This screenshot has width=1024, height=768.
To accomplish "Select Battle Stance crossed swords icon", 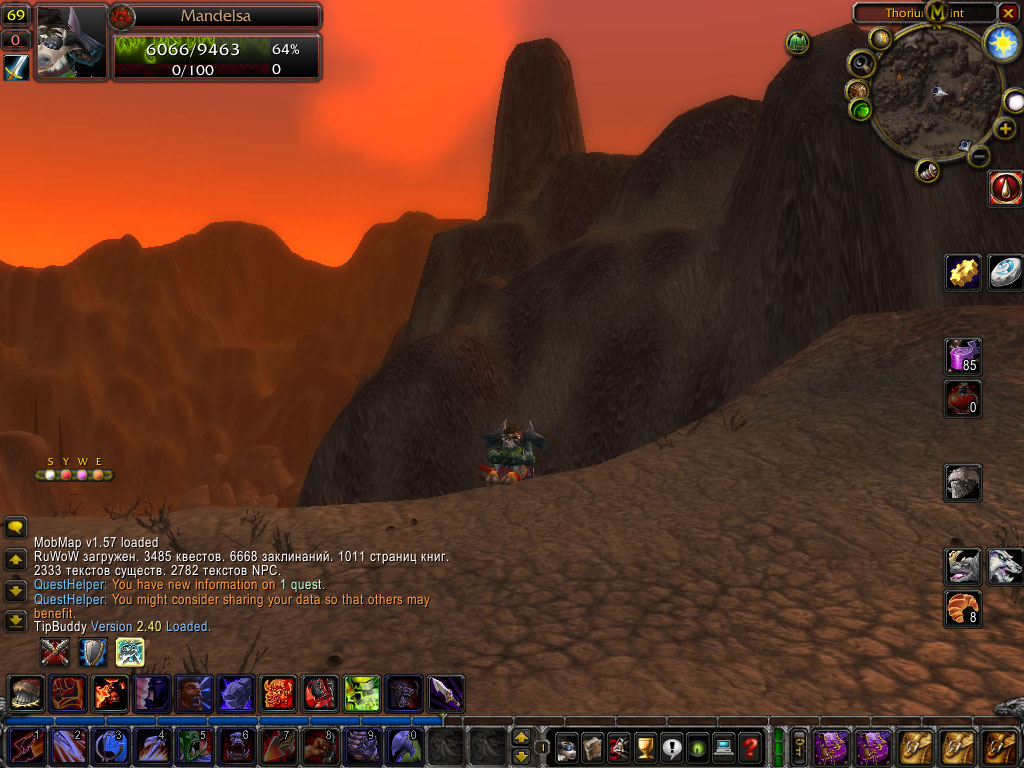I will 55,652.
